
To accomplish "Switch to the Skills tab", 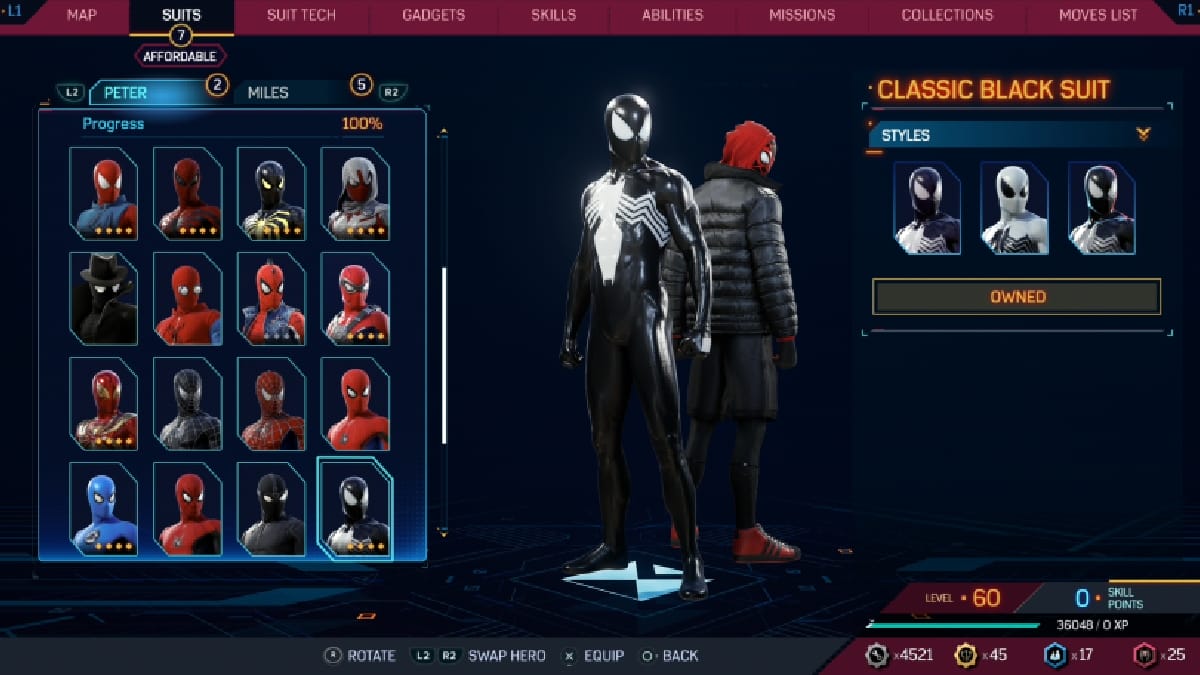I will click(553, 15).
